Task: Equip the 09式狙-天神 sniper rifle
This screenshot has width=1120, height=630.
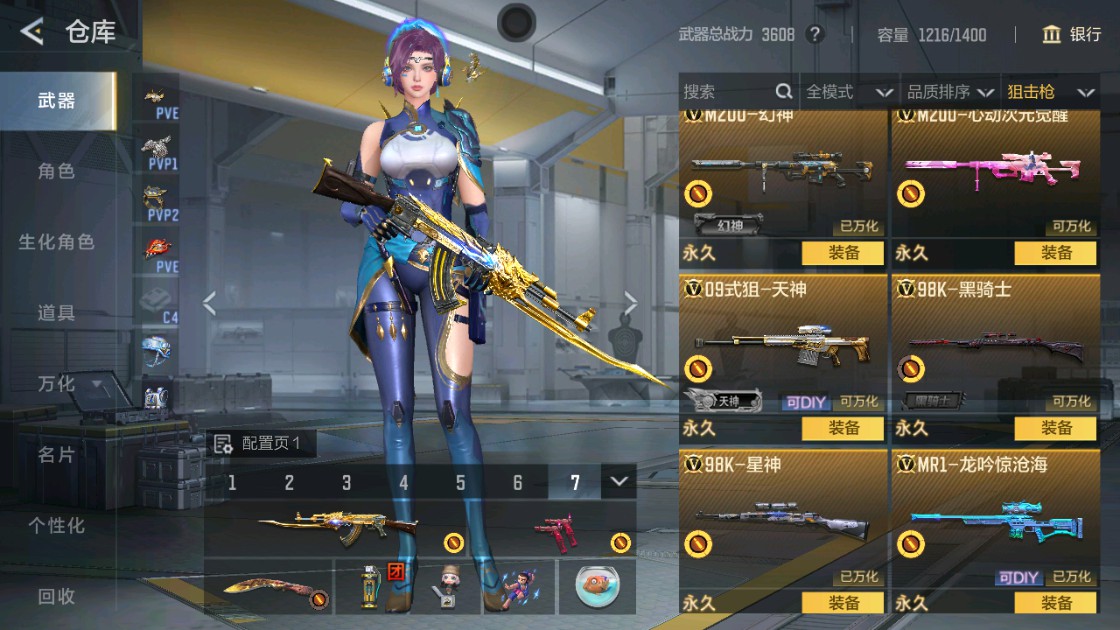Action: (843, 428)
